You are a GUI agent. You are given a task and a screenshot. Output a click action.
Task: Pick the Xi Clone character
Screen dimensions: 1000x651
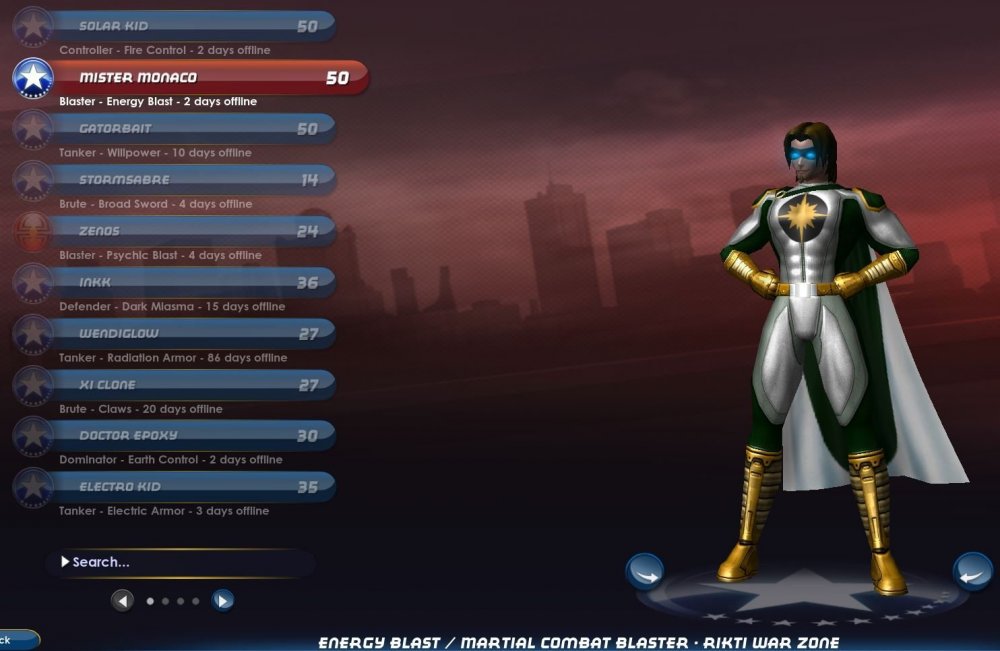[x=190, y=385]
